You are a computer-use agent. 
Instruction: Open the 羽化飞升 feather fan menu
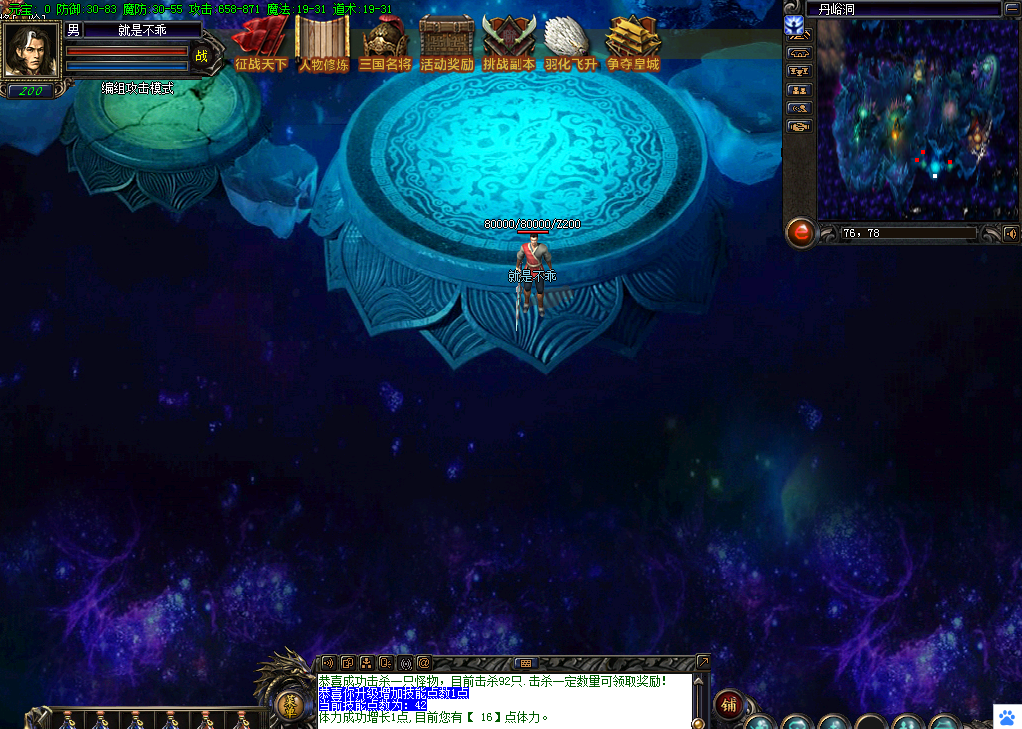570,44
